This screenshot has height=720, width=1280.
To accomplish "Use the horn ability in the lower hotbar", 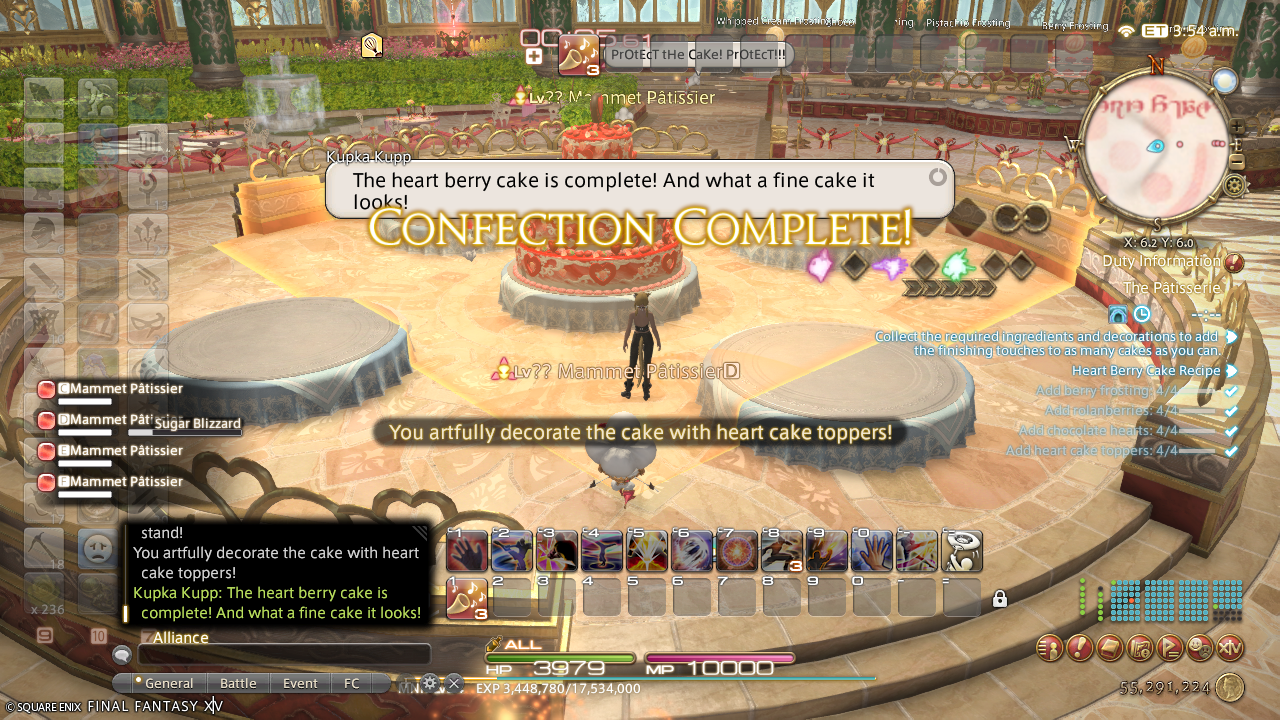I will tap(467, 598).
